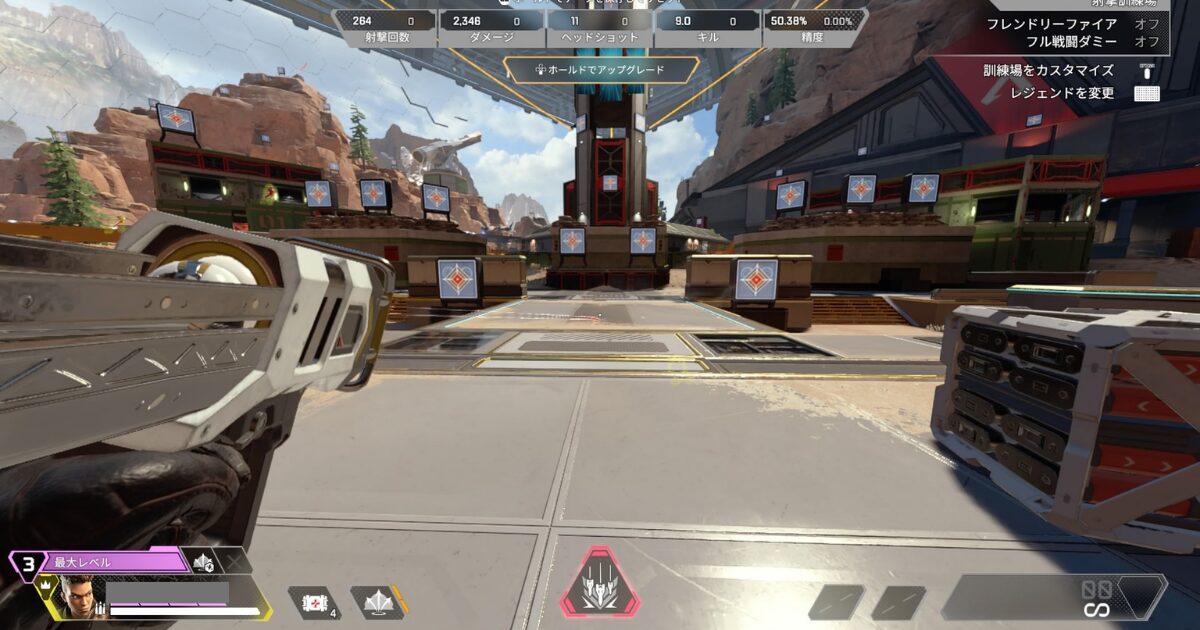The height and width of the screenshot is (630, 1200).
Task: Select the ホールドでアップグレード banner
Action: coord(600,70)
